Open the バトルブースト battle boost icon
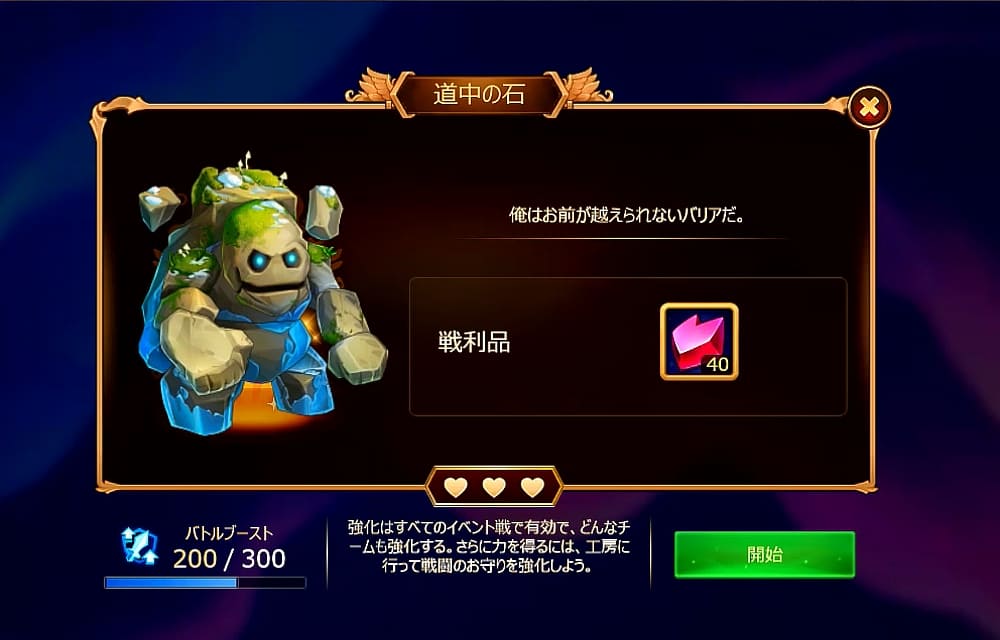Viewport: 1000px width, 640px height. (139, 545)
